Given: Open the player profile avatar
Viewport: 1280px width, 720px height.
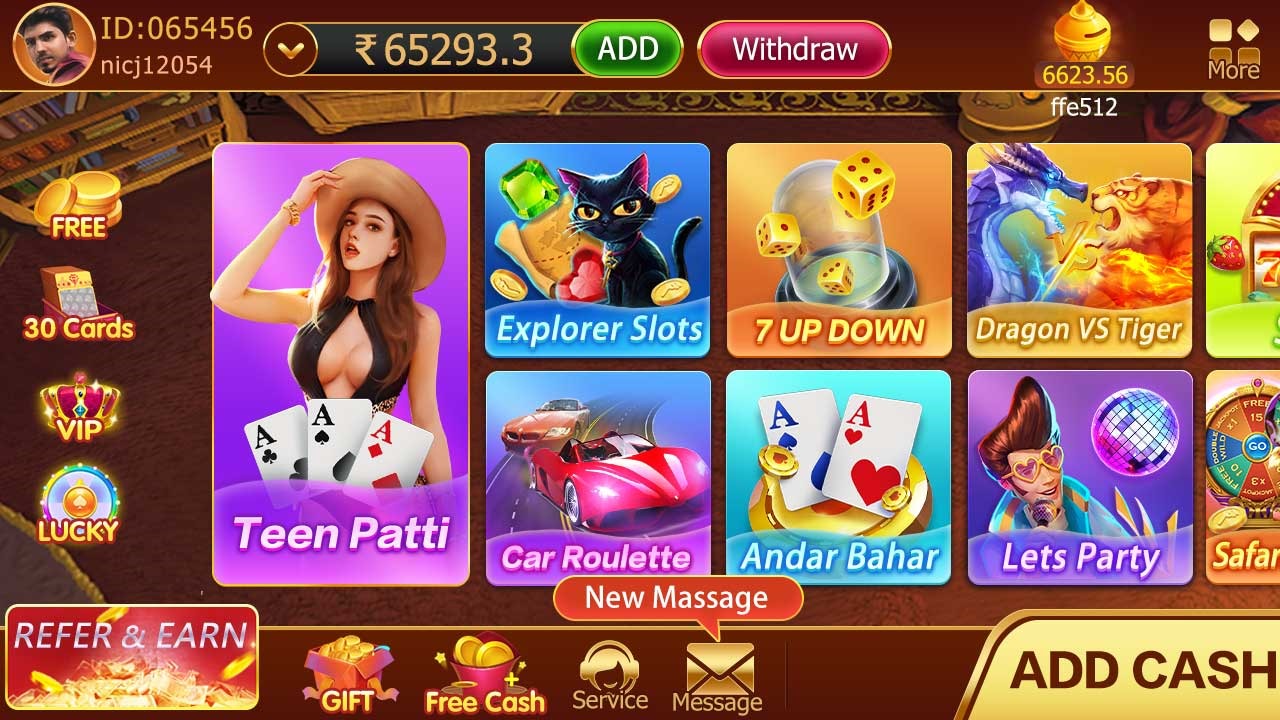Looking at the screenshot, I should [54, 44].
